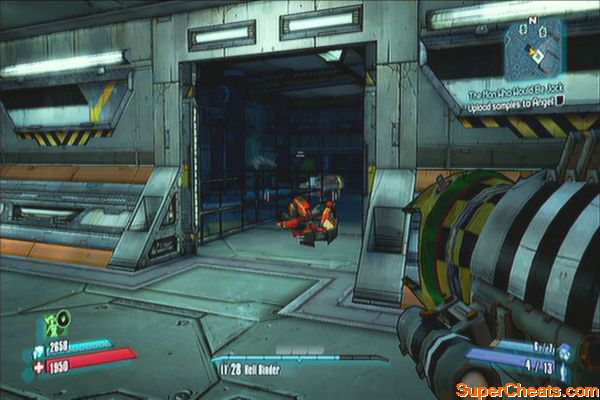Visit the SuperCheats.com watermark link

(x=524, y=388)
